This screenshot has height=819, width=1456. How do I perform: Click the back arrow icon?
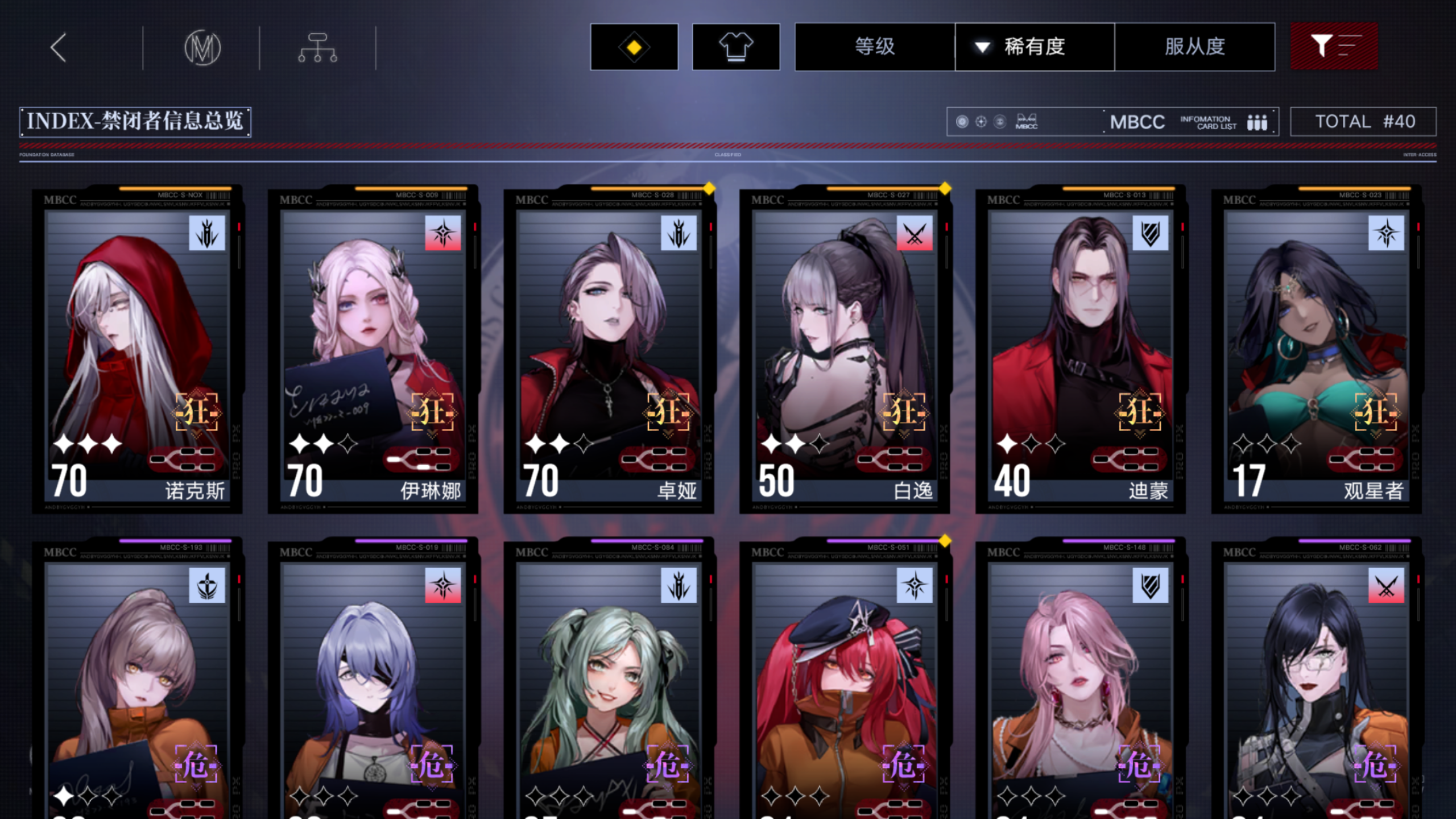[x=57, y=48]
